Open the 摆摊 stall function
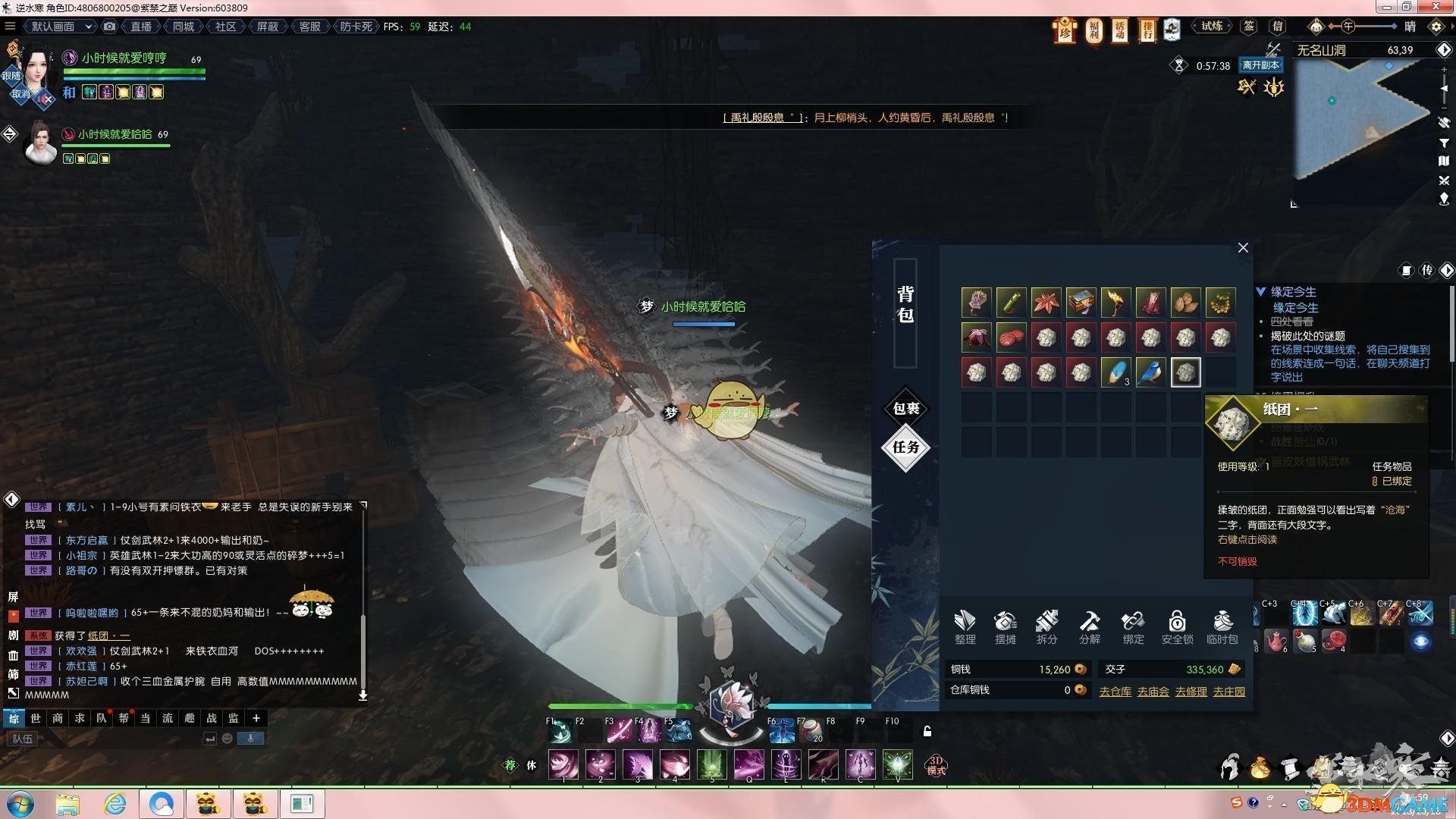 [1006, 627]
